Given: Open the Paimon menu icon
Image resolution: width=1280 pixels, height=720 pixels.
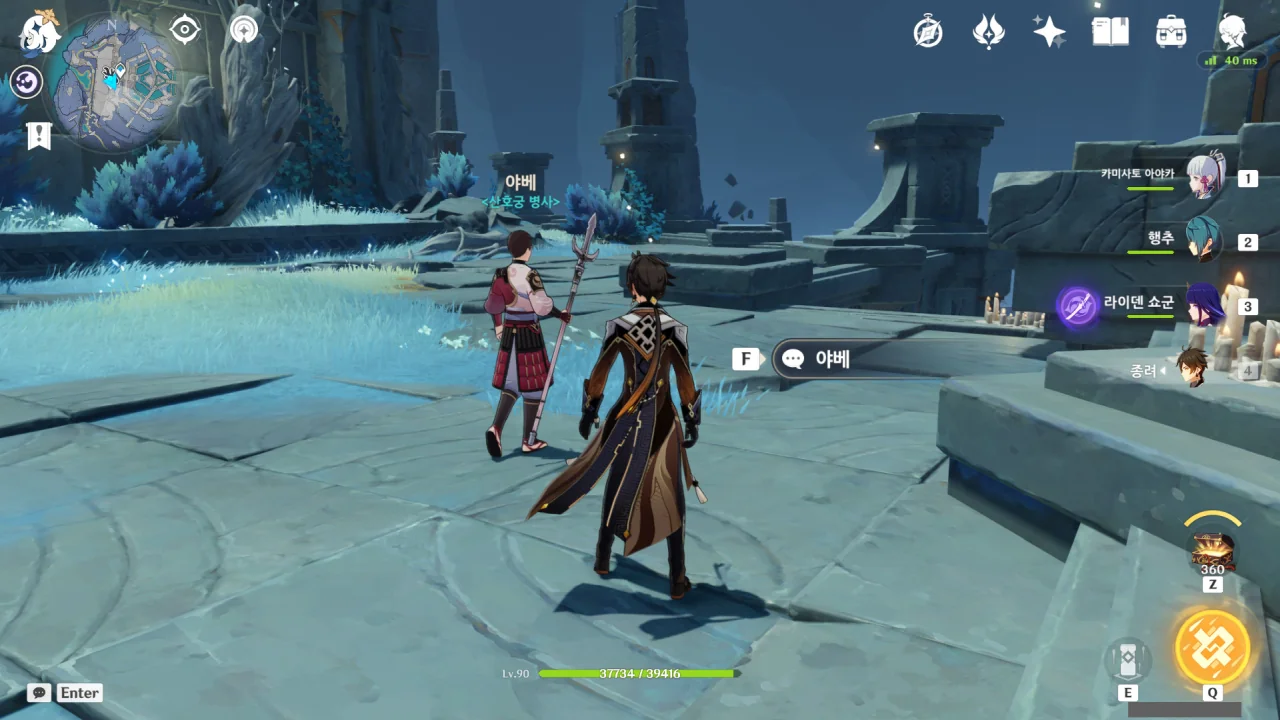Looking at the screenshot, I should point(40,31).
